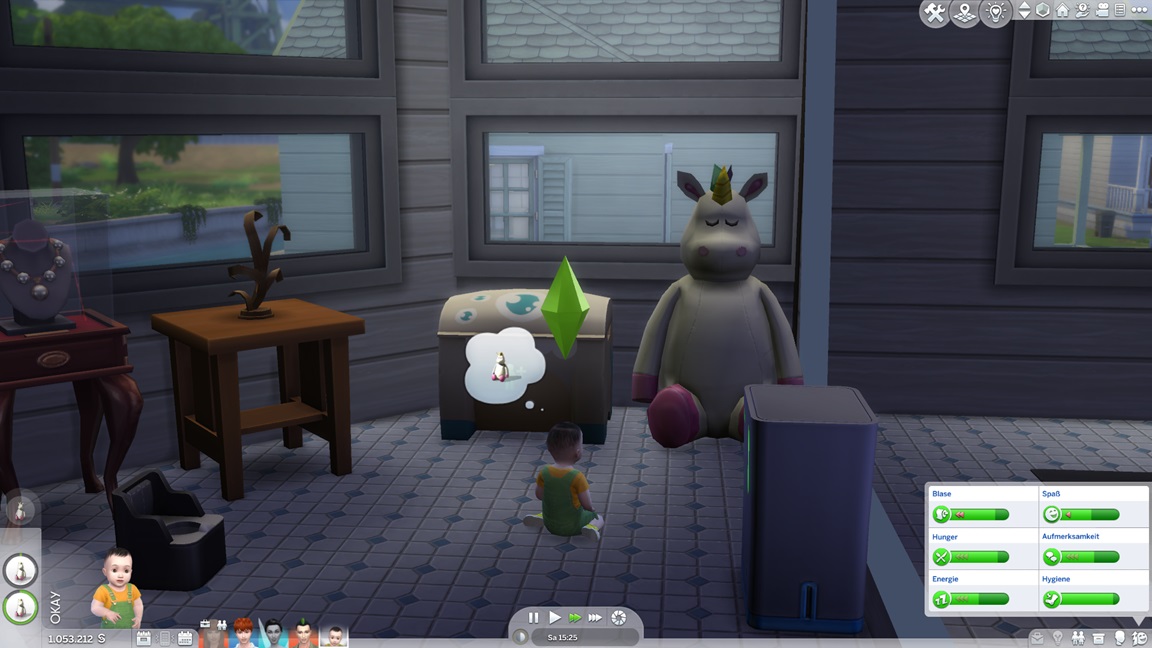This screenshot has height=648, width=1152.
Task: Select the red-haired Sim portrait
Action: tap(244, 632)
